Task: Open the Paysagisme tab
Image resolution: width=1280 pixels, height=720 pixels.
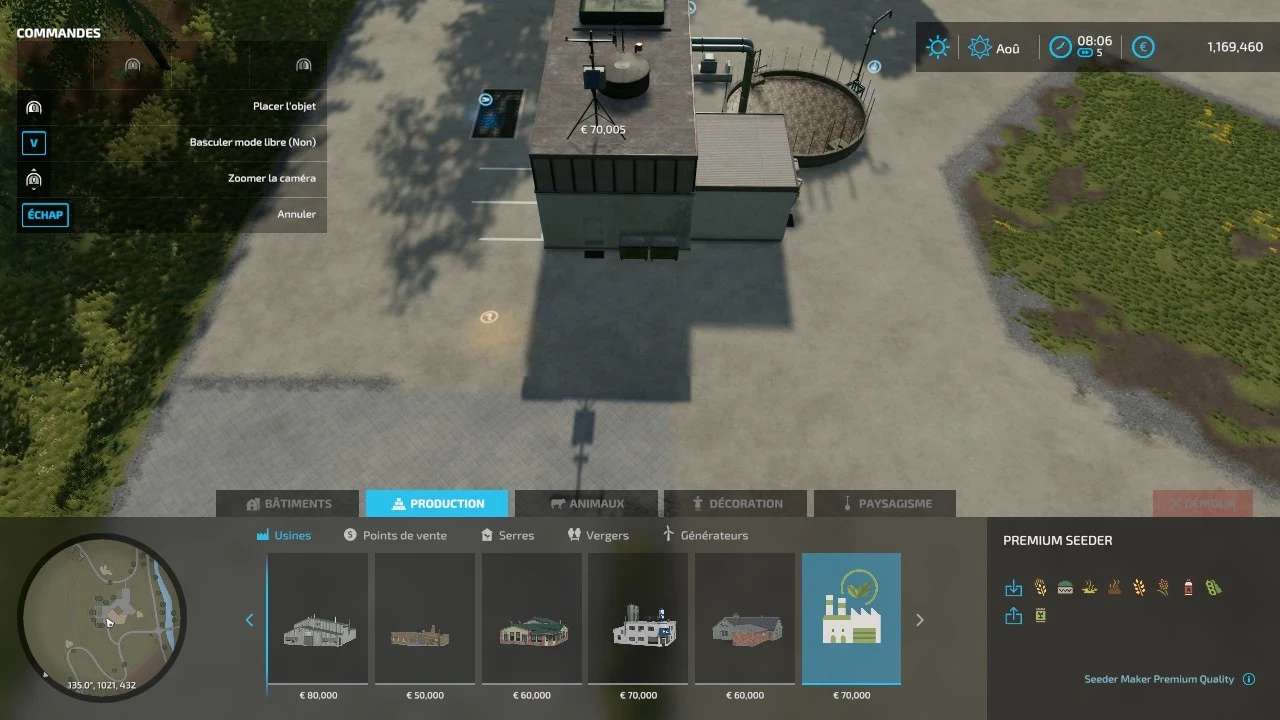Action: pos(885,503)
